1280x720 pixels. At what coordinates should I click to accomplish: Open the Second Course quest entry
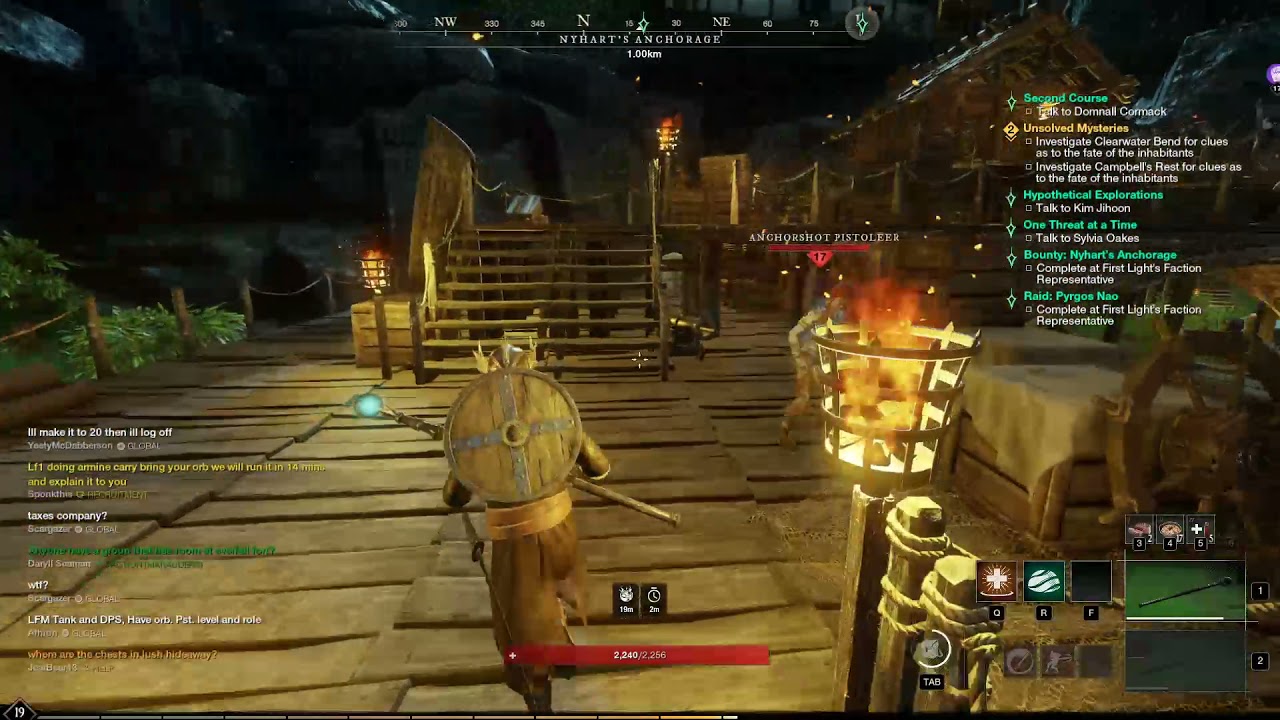pos(1065,98)
